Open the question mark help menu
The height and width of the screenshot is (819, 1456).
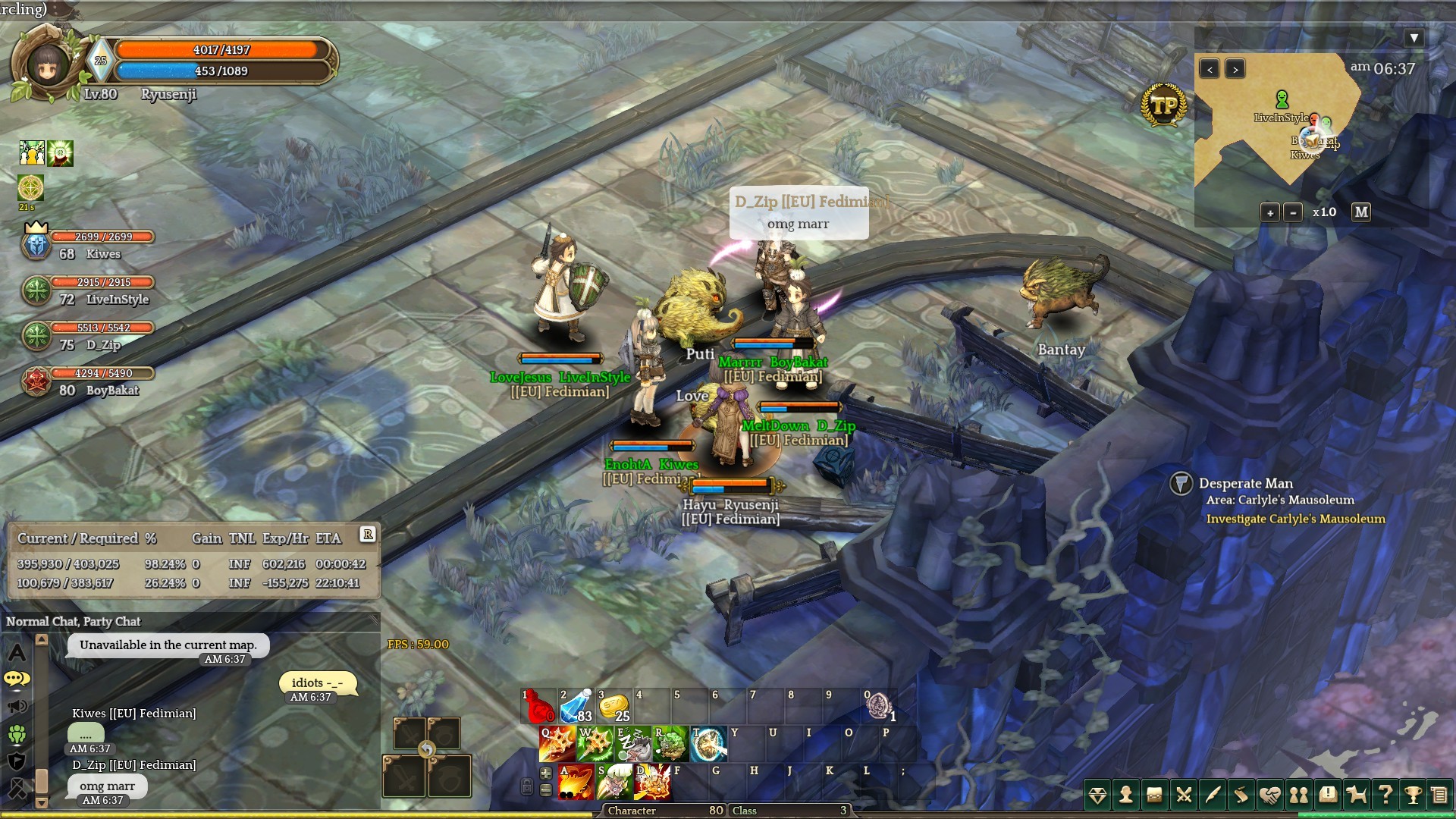coord(1385,795)
